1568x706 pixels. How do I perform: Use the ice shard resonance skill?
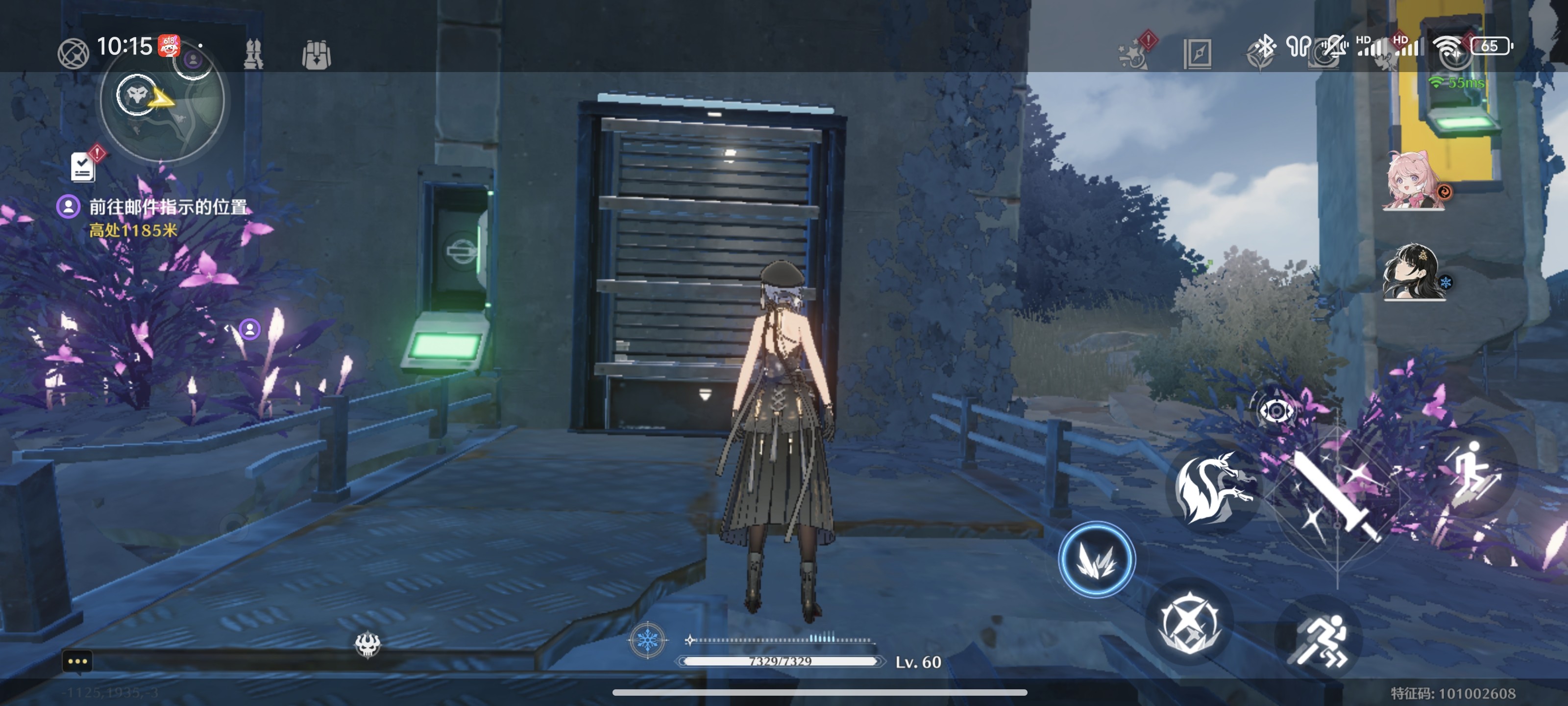pos(1096,559)
